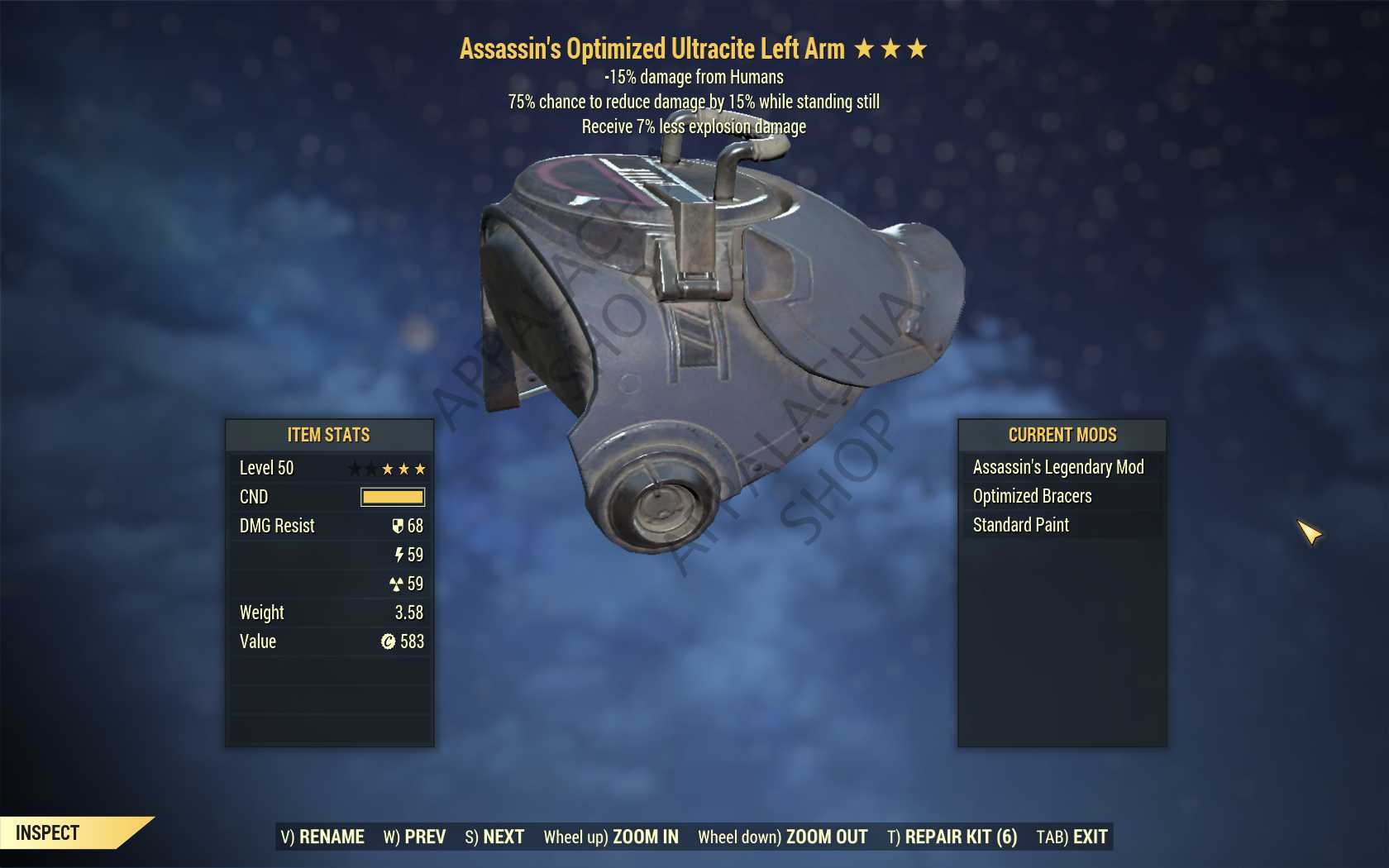The height and width of the screenshot is (868, 1389).
Task: Select the Assassin's Legendary Mod entry
Action: click(1059, 467)
